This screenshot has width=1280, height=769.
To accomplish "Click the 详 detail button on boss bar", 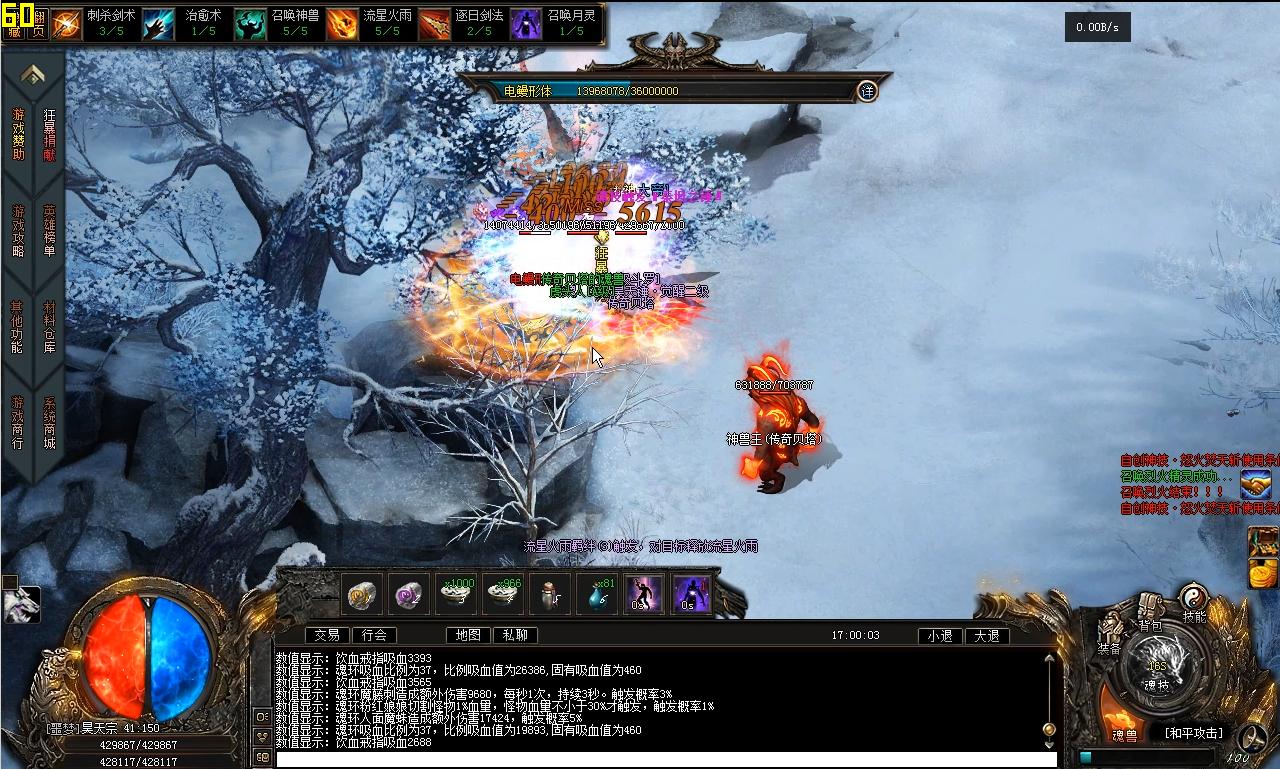I will 867,91.
